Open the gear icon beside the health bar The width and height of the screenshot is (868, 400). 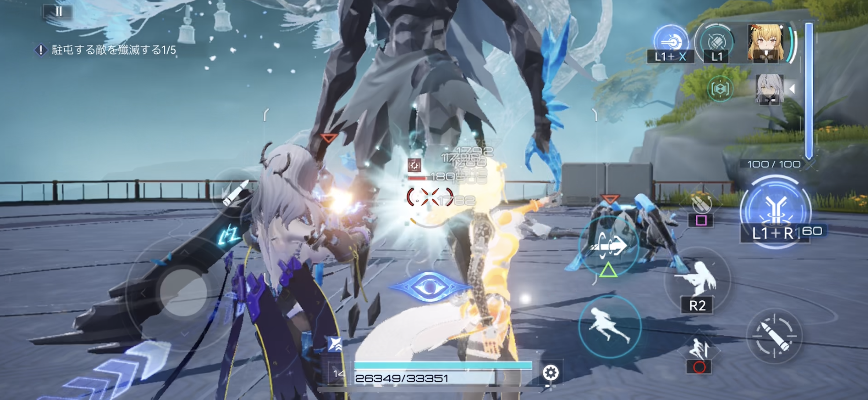tap(549, 374)
